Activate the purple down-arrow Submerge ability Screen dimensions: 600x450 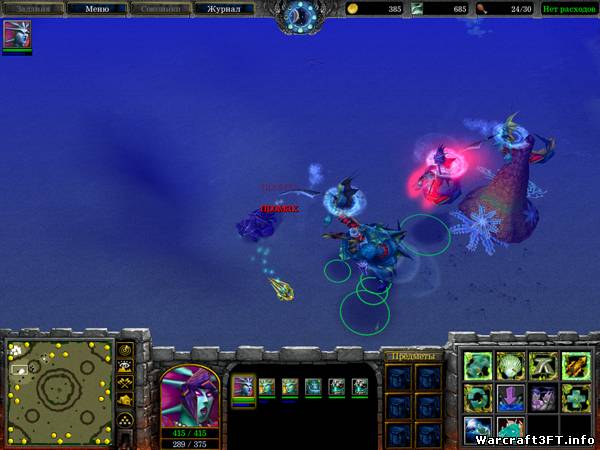[x=510, y=398]
